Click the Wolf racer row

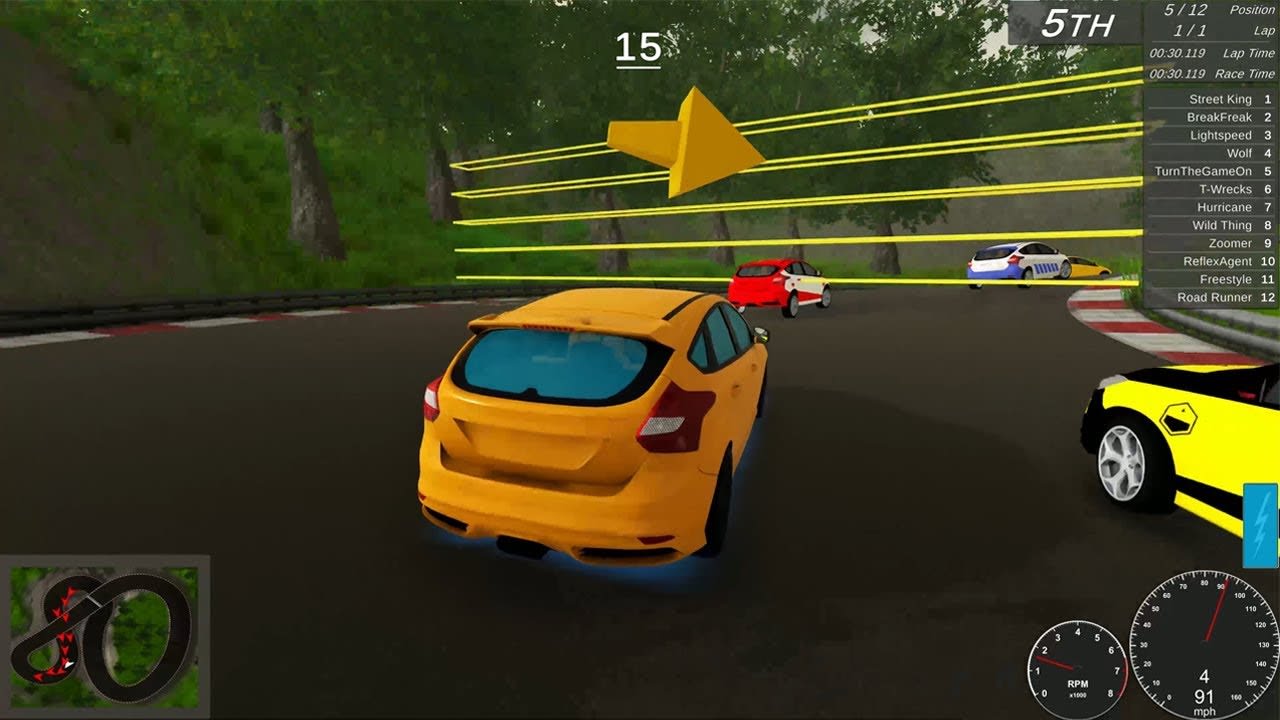pyautogui.click(x=1212, y=153)
